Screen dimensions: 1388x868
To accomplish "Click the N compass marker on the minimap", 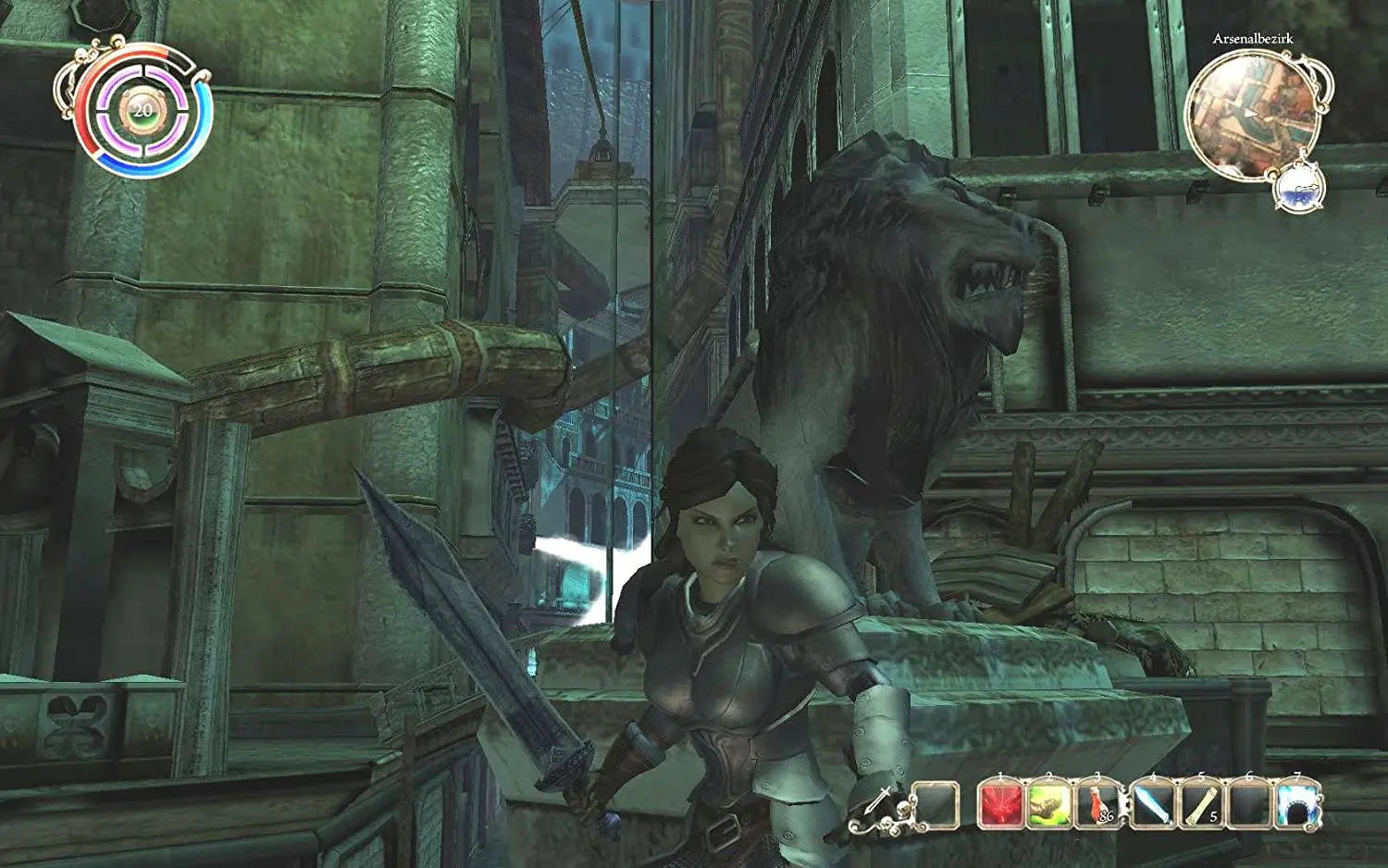I will tap(1254, 60).
